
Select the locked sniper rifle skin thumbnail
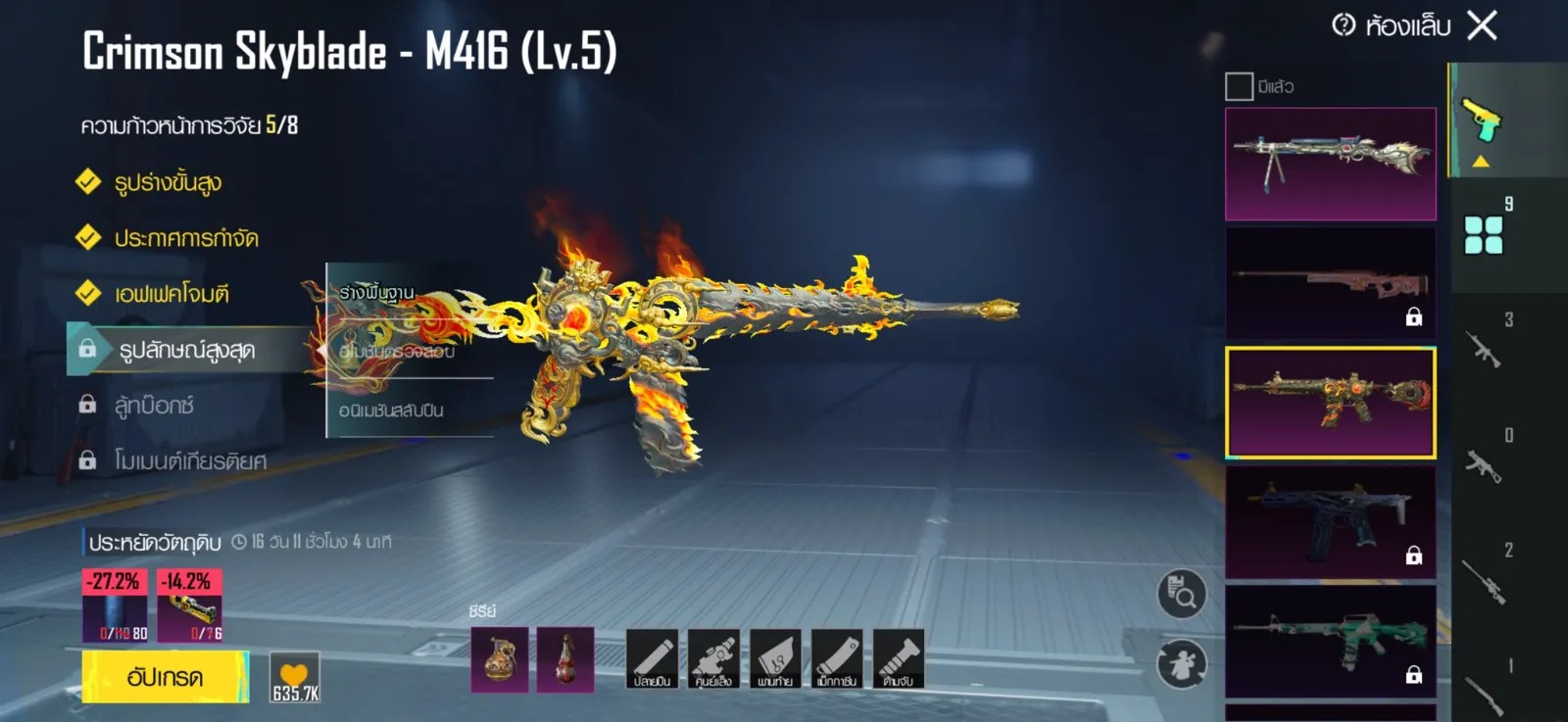click(x=1330, y=283)
